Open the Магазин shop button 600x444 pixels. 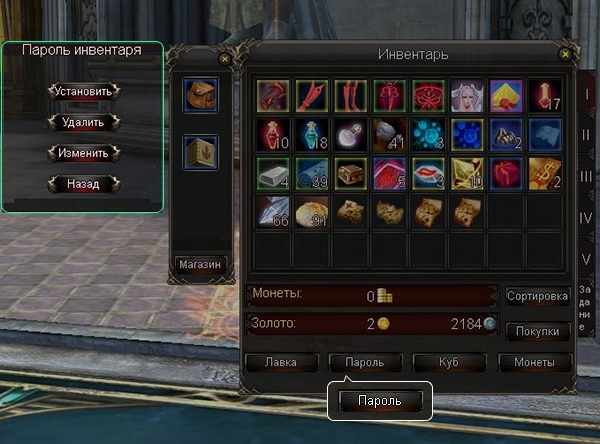click(x=200, y=265)
